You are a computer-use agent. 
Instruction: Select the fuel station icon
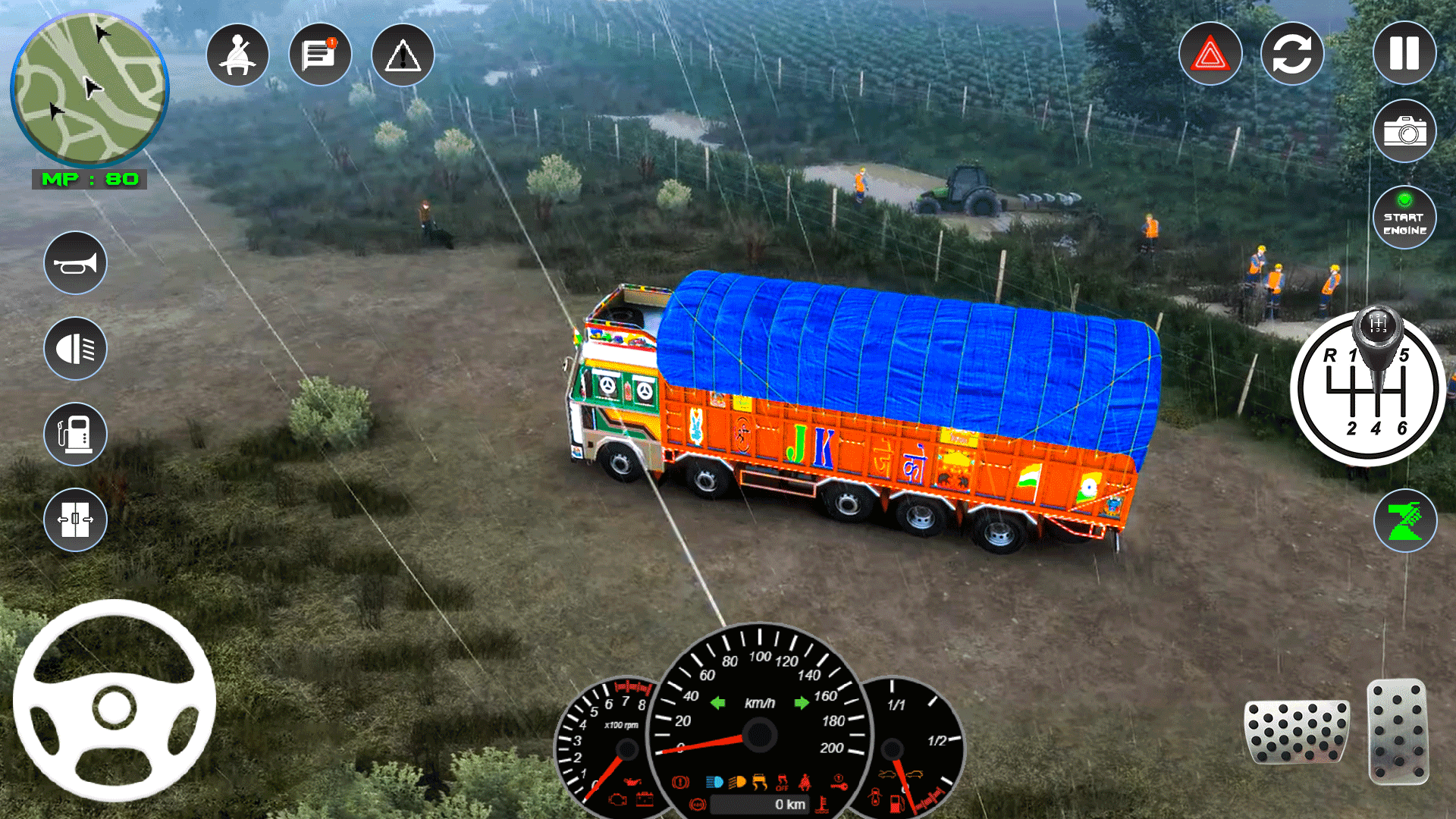click(74, 434)
